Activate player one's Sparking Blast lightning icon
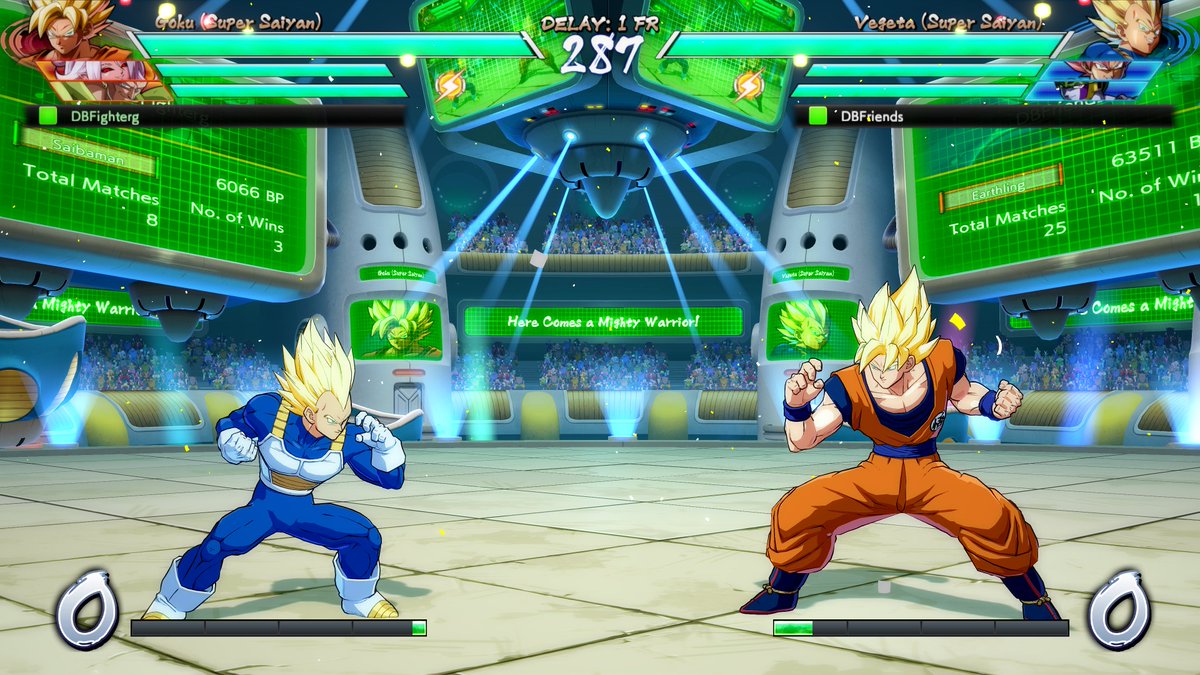 coord(450,86)
